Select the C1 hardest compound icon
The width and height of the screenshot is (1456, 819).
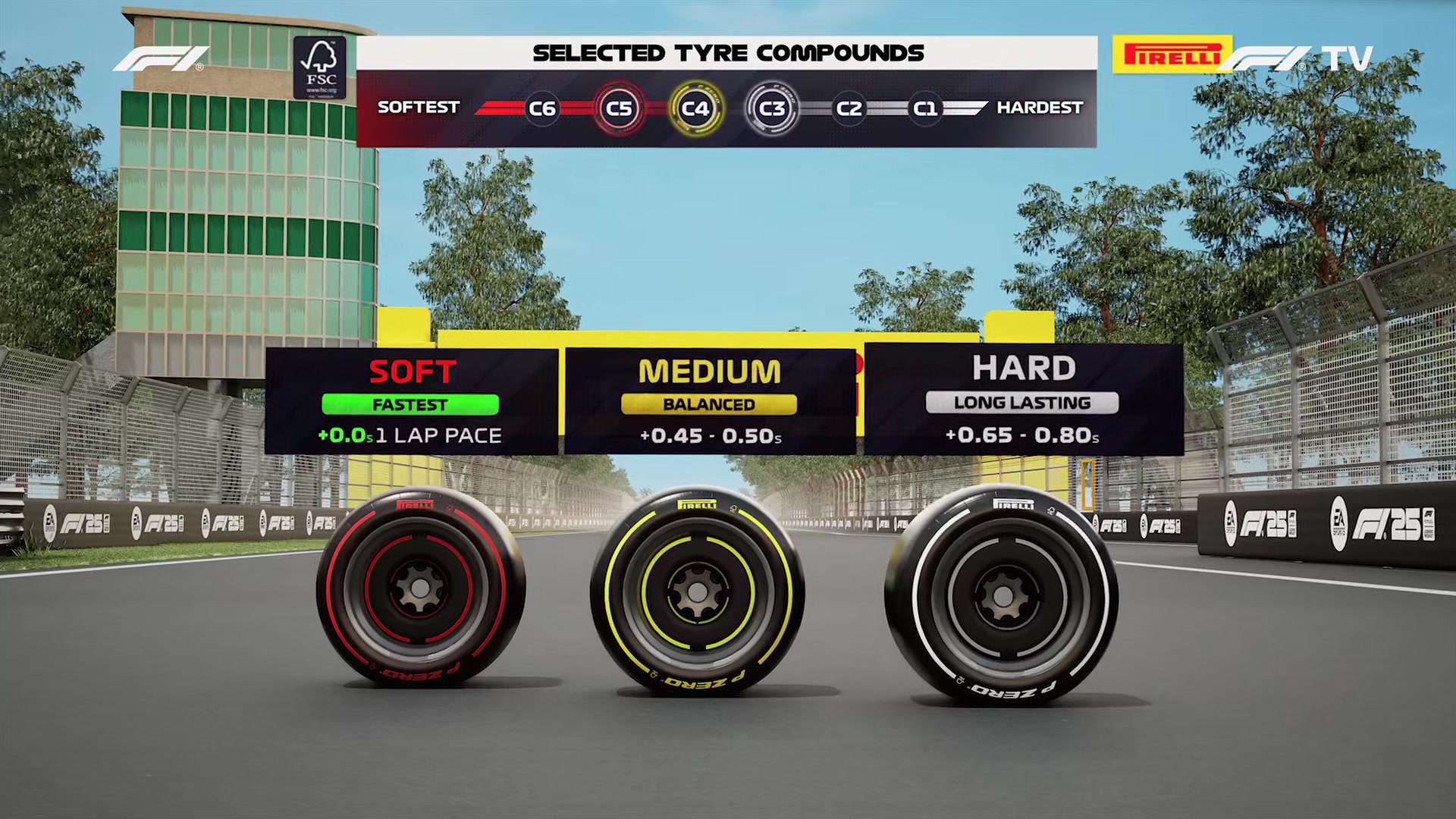coord(924,108)
